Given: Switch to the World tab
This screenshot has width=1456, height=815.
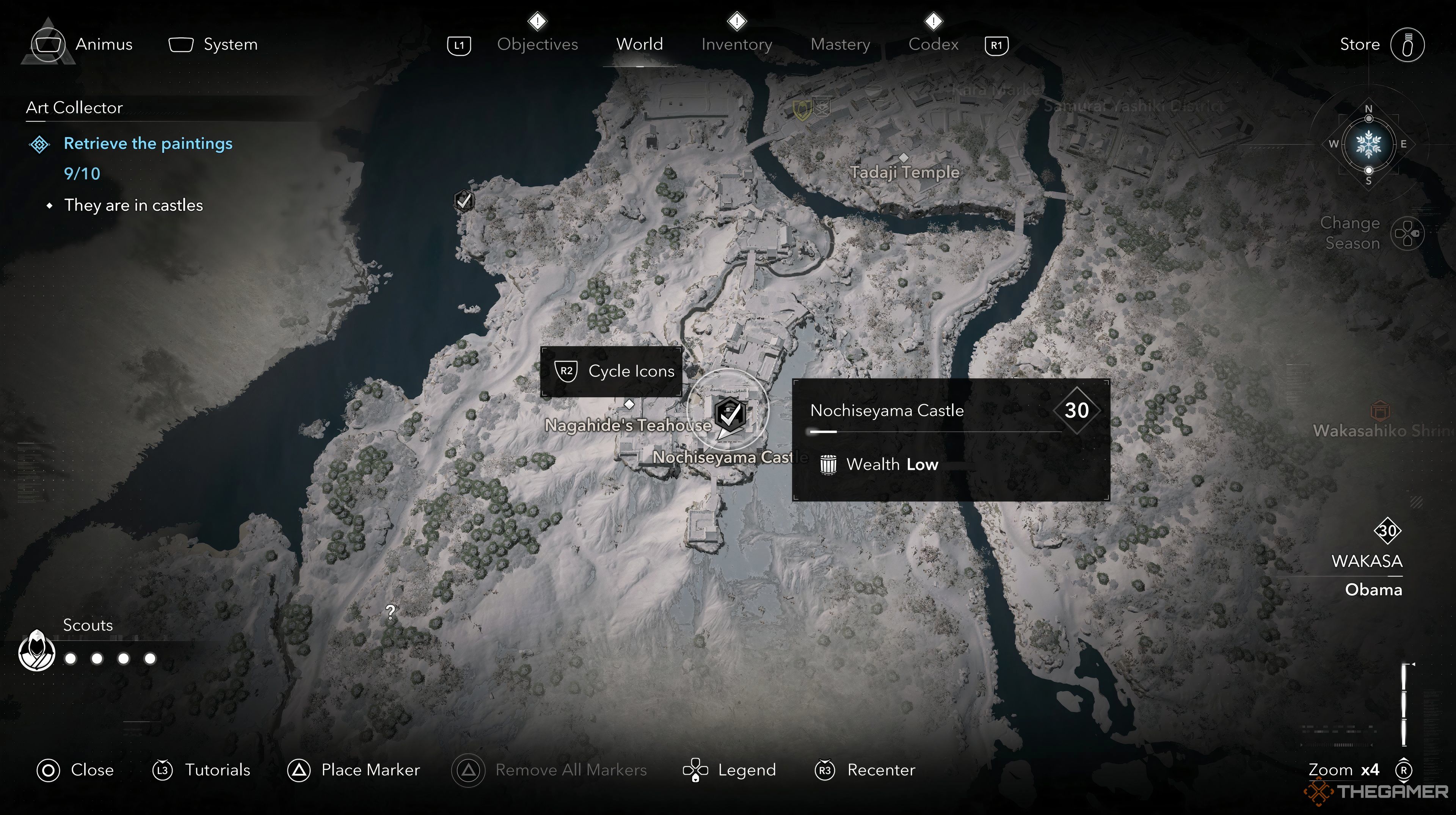Looking at the screenshot, I should coord(639,44).
